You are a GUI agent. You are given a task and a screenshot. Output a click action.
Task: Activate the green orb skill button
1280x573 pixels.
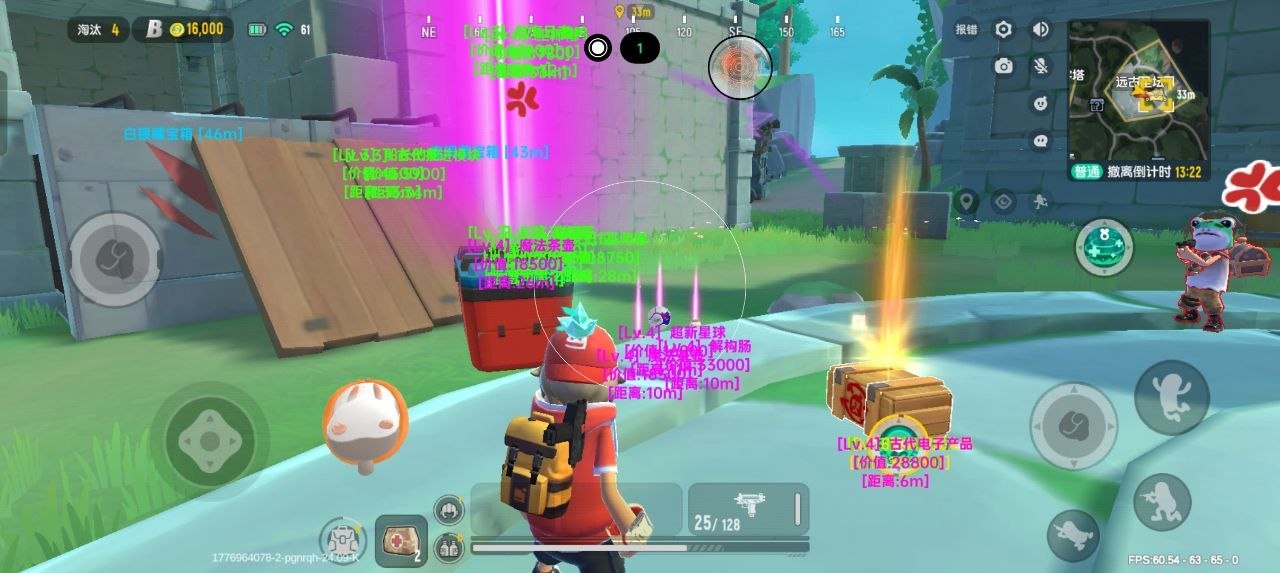coord(1103,246)
